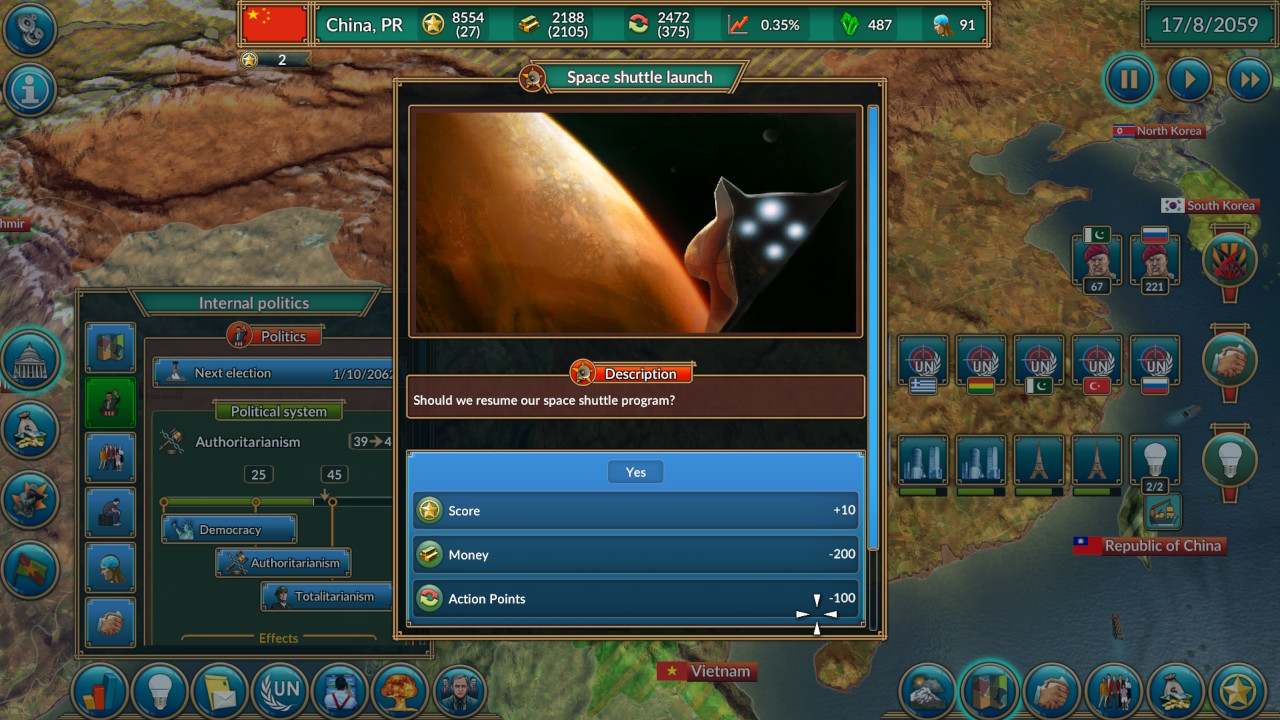The height and width of the screenshot is (720, 1280).
Task: Click the handshake diplomacy icon in the bottom toolbar
Action: [1050, 690]
